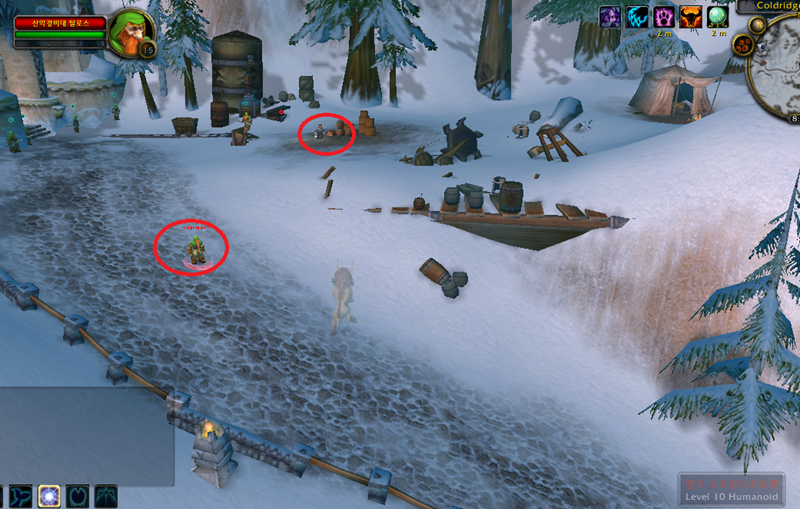Click the teal orb buff icon
This screenshot has height=509, width=800.
[x=717, y=17]
